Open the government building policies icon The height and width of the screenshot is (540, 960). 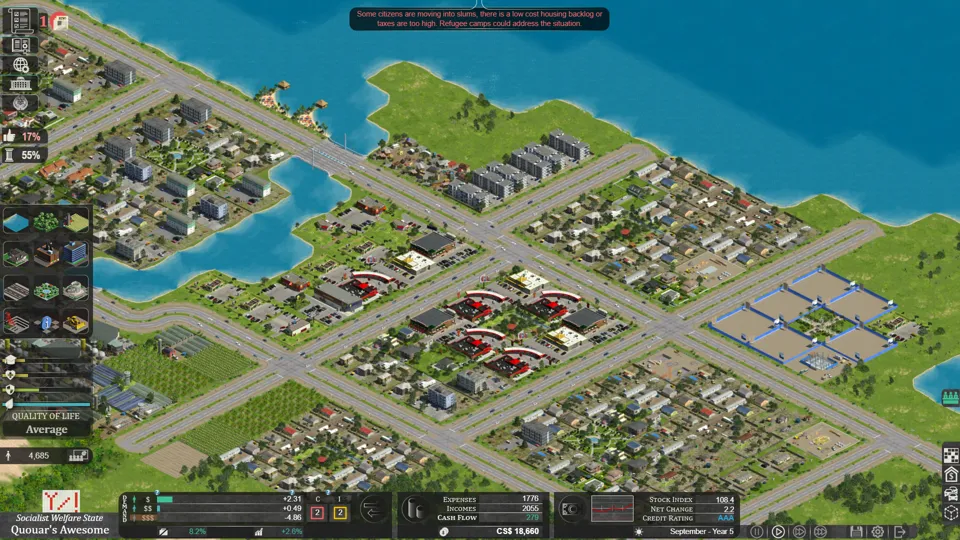(20, 84)
